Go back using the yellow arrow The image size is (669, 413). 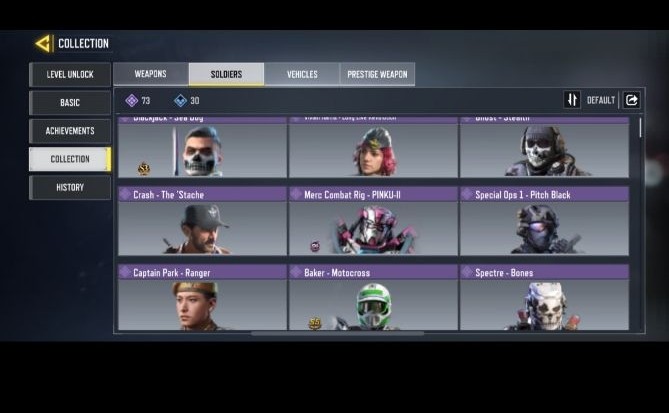click(x=43, y=43)
